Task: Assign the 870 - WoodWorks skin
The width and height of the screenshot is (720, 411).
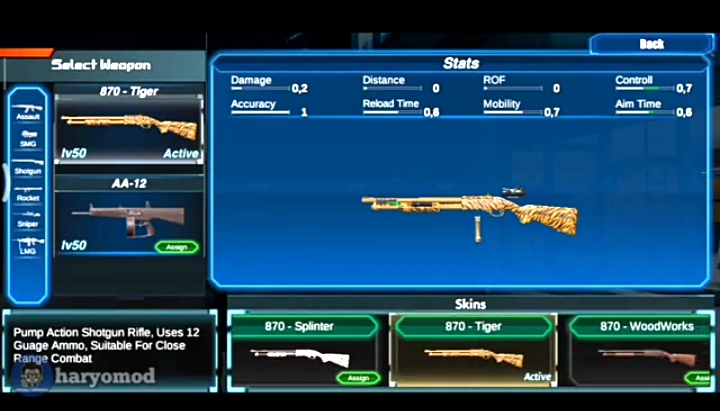Action: point(702,378)
